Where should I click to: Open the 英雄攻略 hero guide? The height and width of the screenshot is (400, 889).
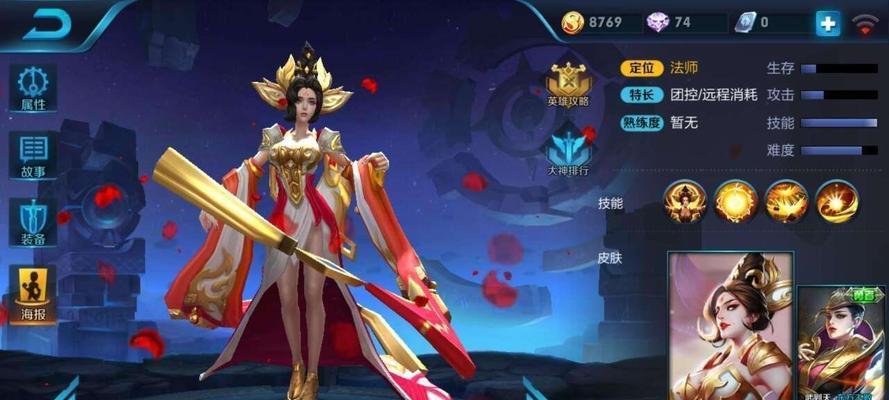(x=568, y=83)
